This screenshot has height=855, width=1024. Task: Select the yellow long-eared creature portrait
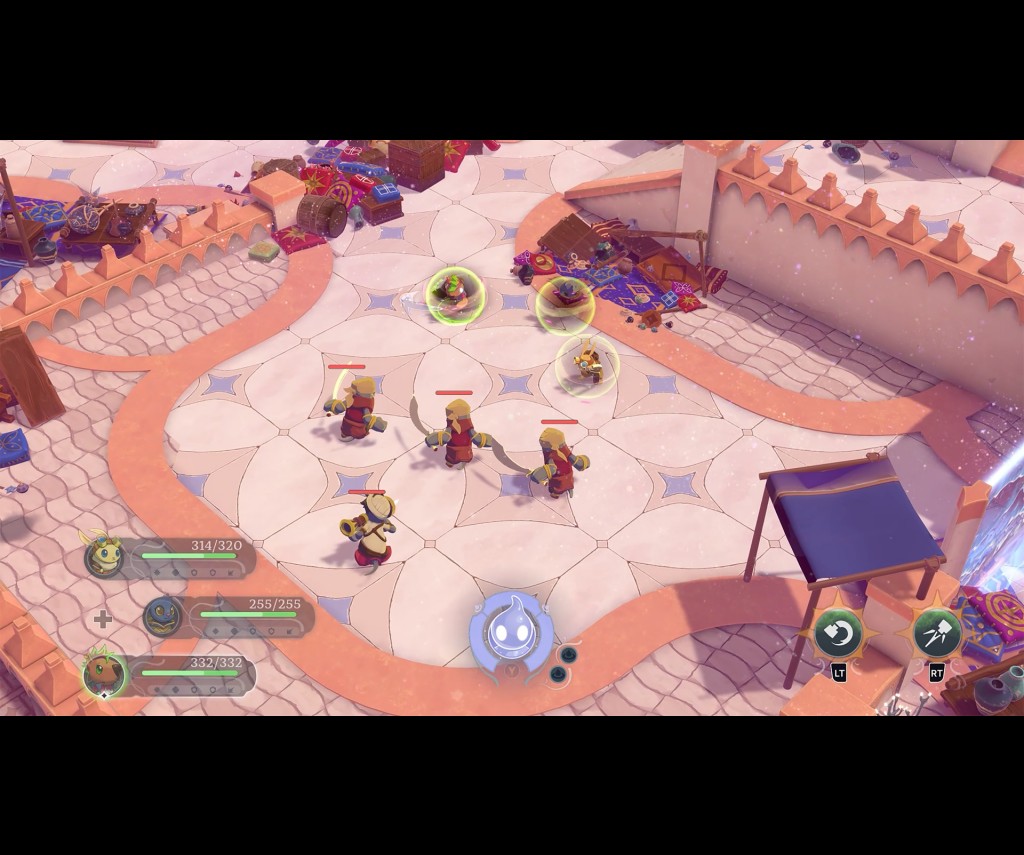coord(104,557)
